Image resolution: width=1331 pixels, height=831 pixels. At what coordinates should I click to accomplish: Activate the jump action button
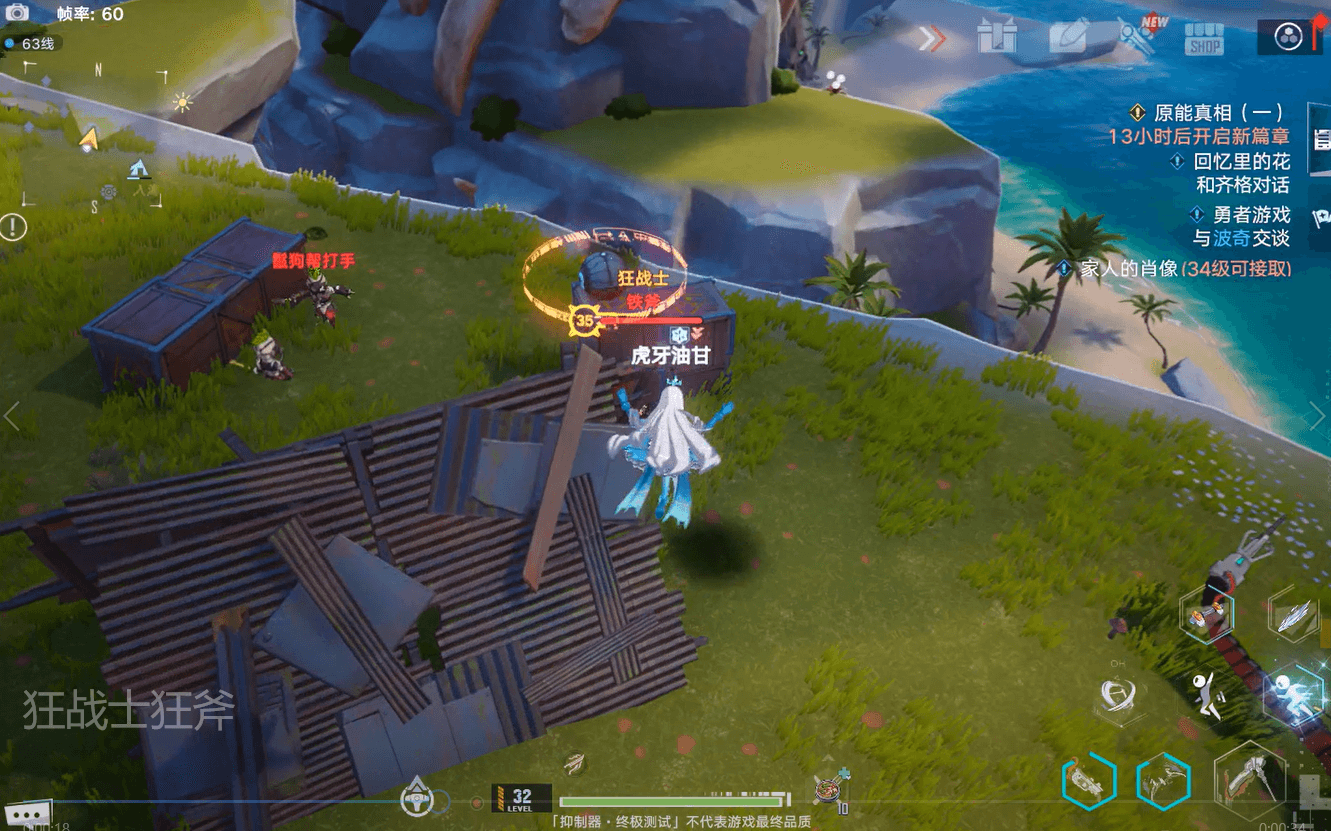coord(1210,694)
